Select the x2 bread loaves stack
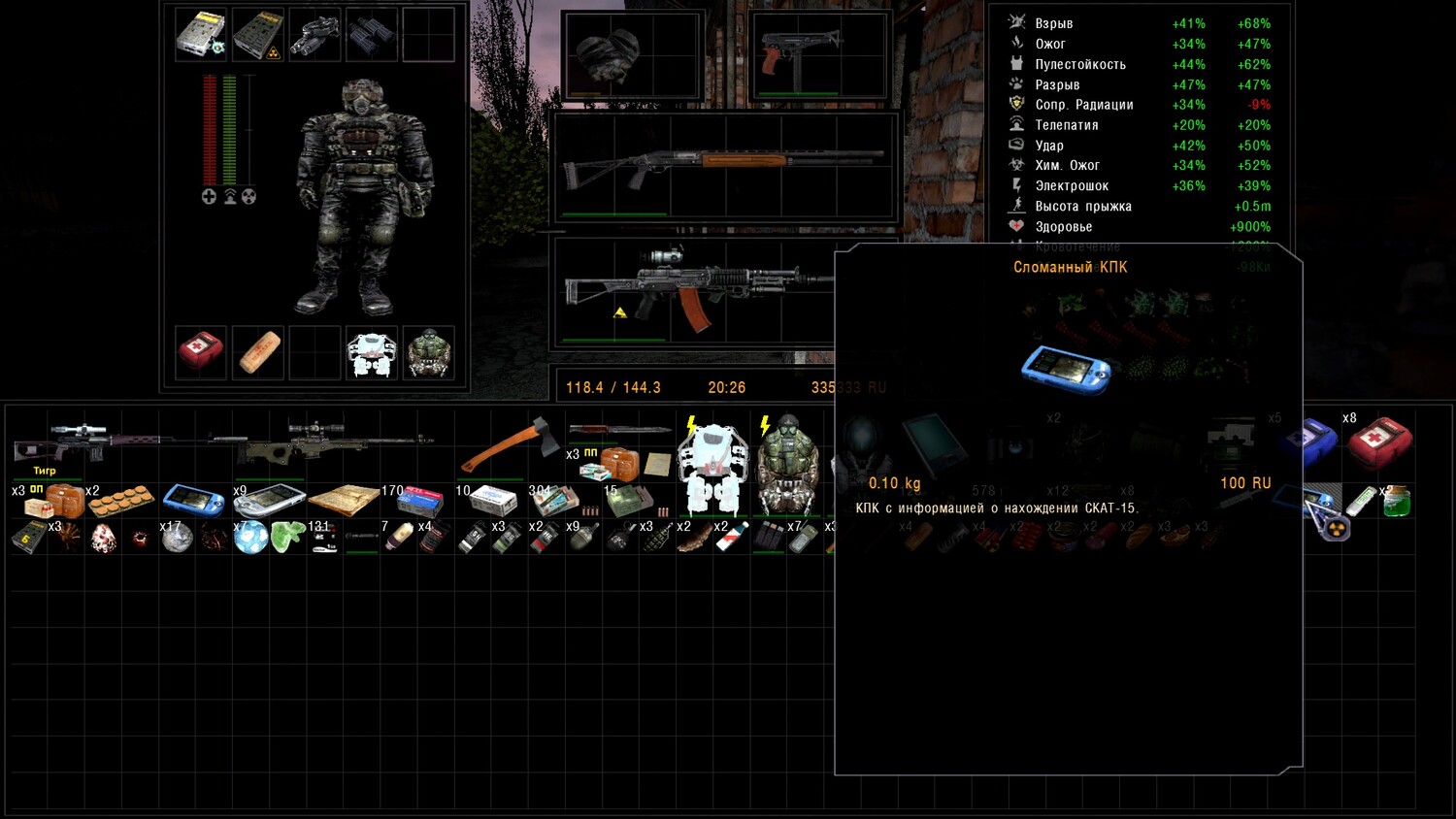This screenshot has height=819, width=1456. 120,501
